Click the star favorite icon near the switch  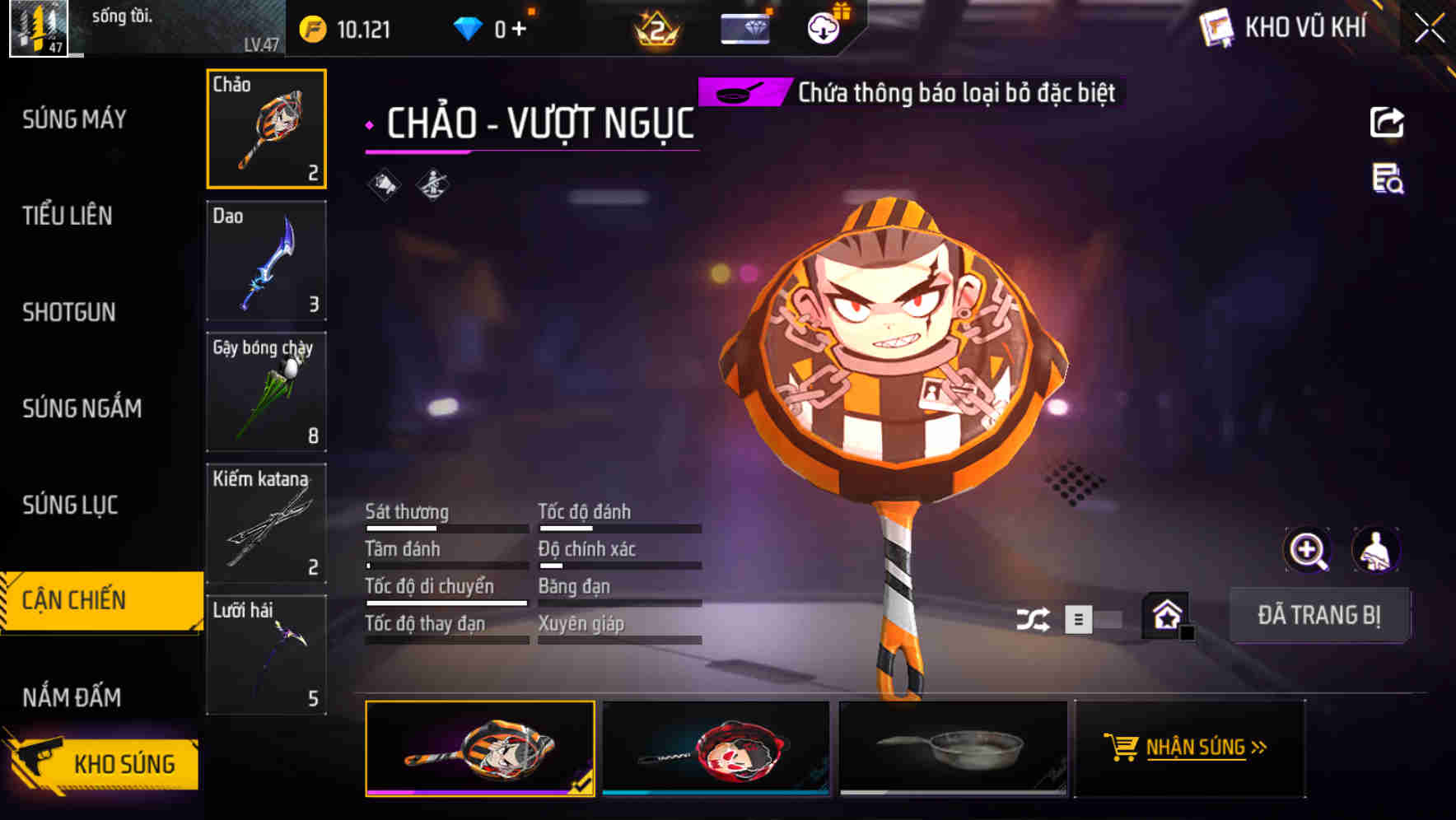1169,614
